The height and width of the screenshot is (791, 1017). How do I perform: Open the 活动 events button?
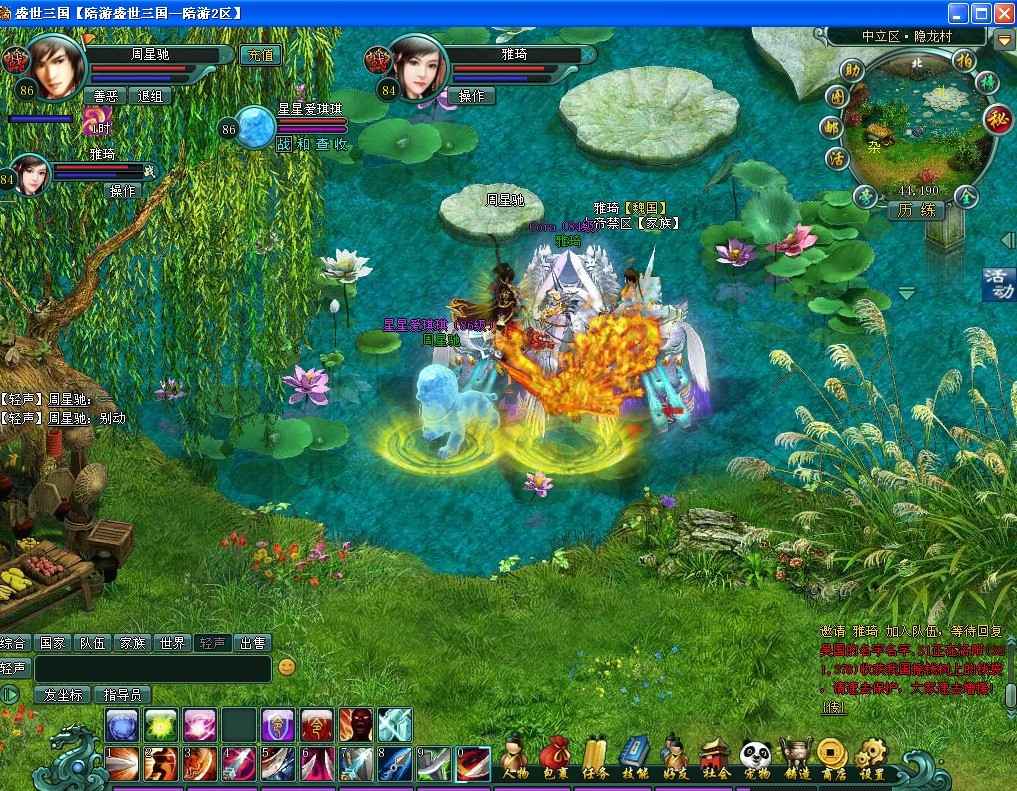(x=999, y=283)
